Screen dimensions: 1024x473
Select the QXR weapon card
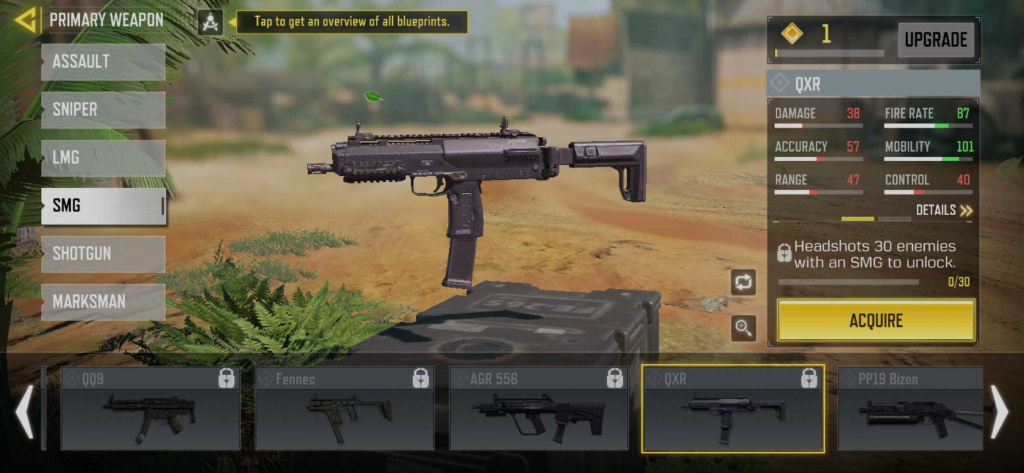point(732,408)
